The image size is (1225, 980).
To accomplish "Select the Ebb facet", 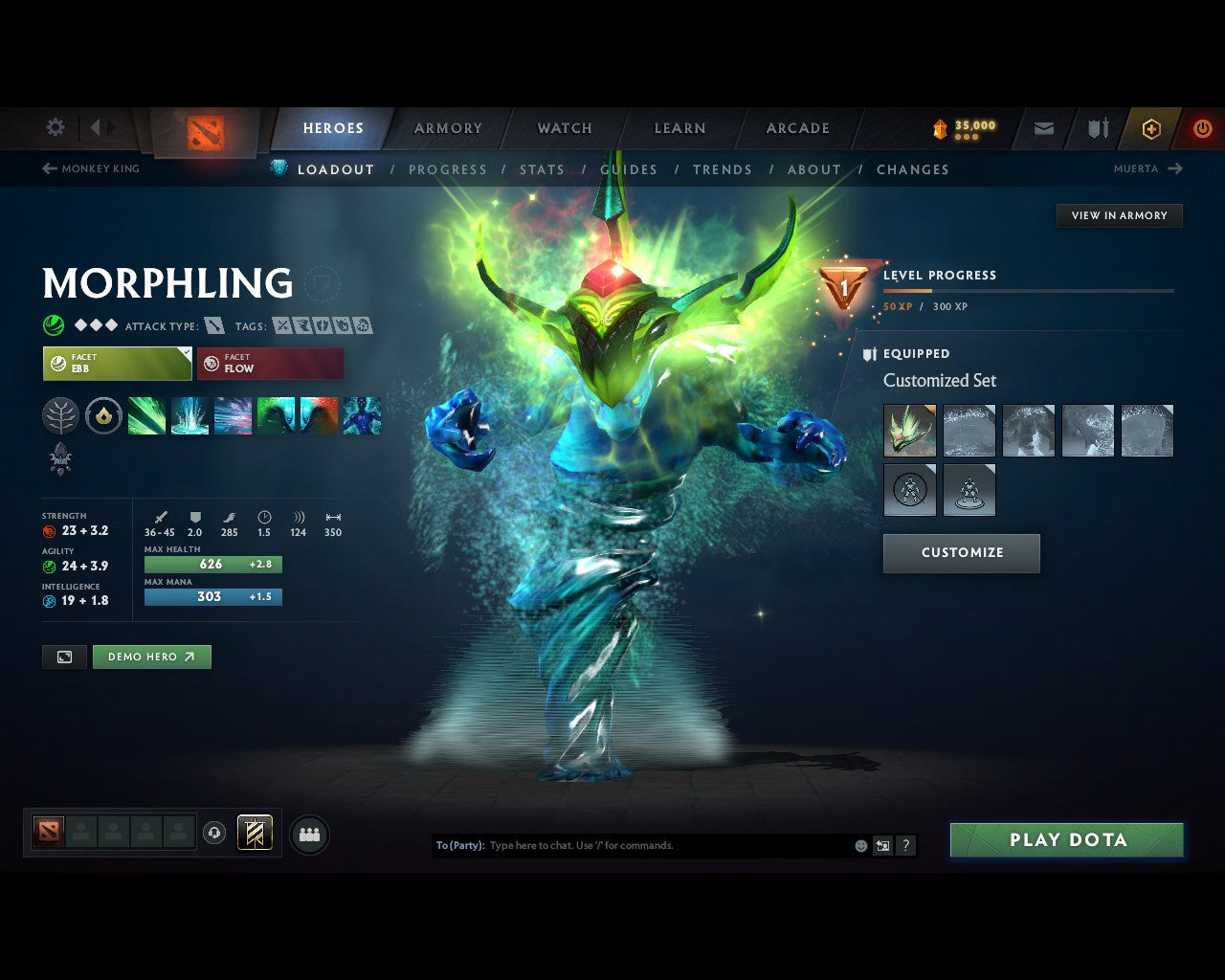I will pyautogui.click(x=116, y=364).
